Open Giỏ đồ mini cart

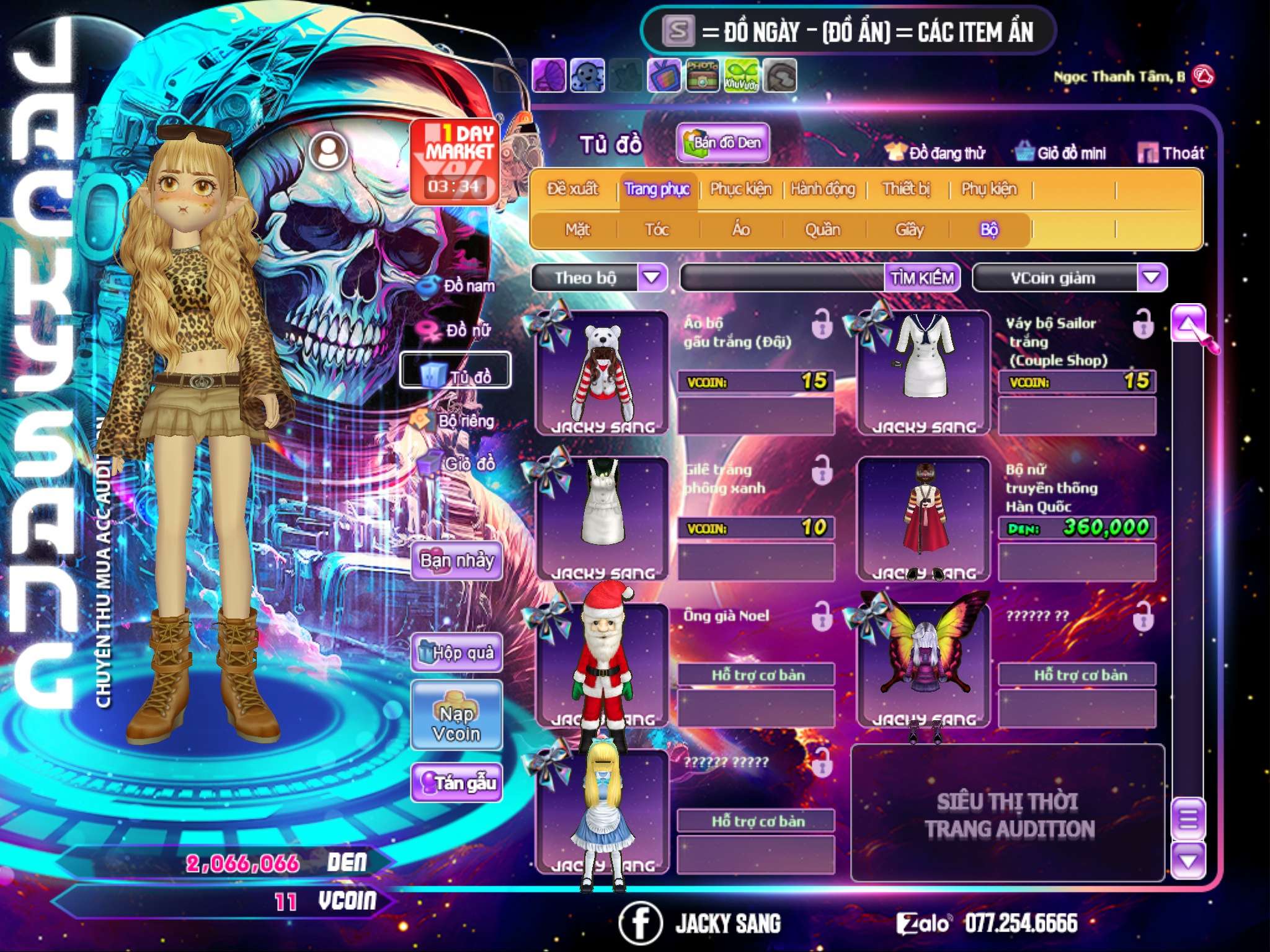pyautogui.click(x=1061, y=152)
